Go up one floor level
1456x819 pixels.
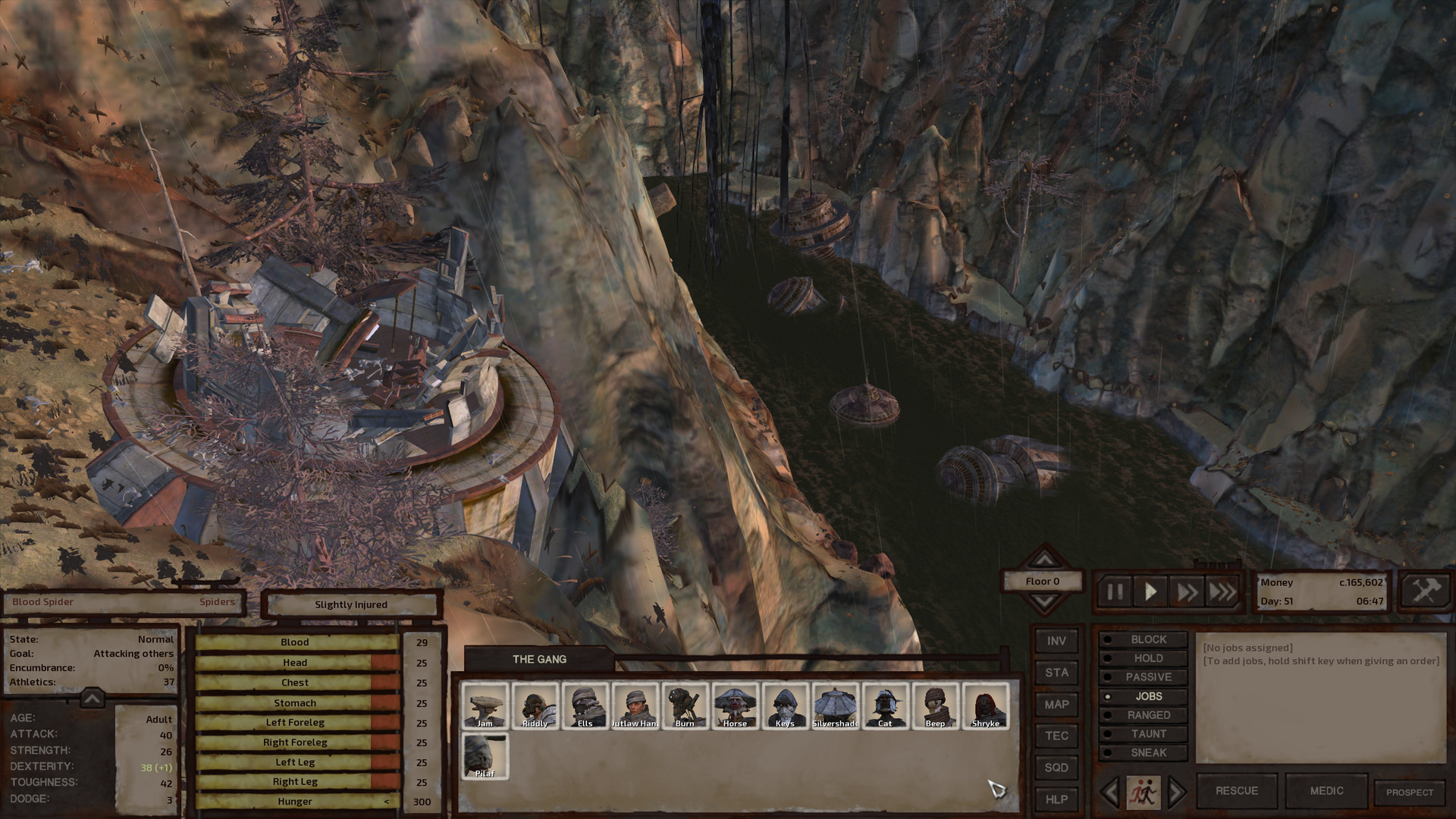1044,560
